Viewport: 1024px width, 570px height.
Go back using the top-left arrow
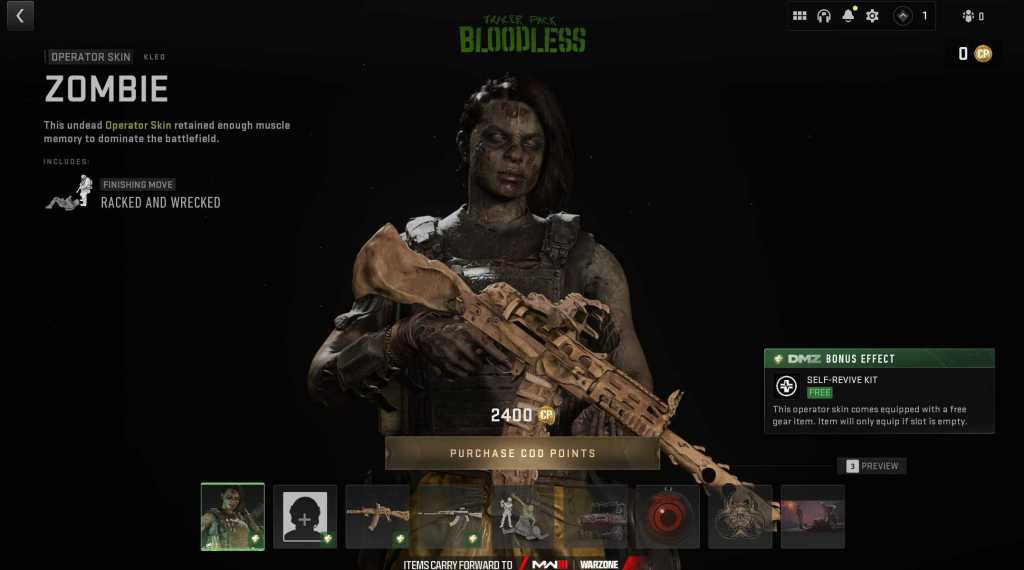click(x=20, y=15)
